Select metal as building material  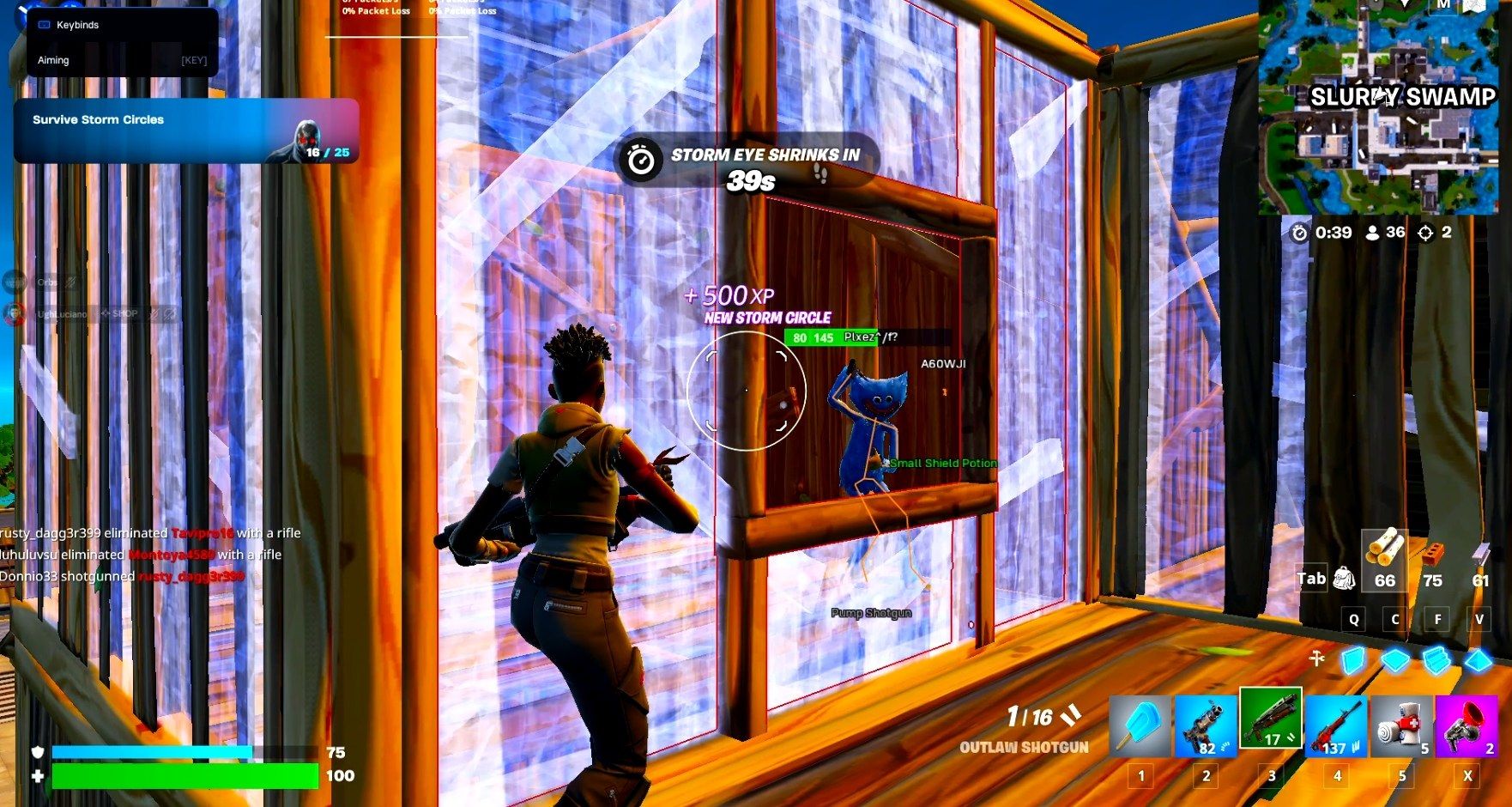(x=1480, y=558)
